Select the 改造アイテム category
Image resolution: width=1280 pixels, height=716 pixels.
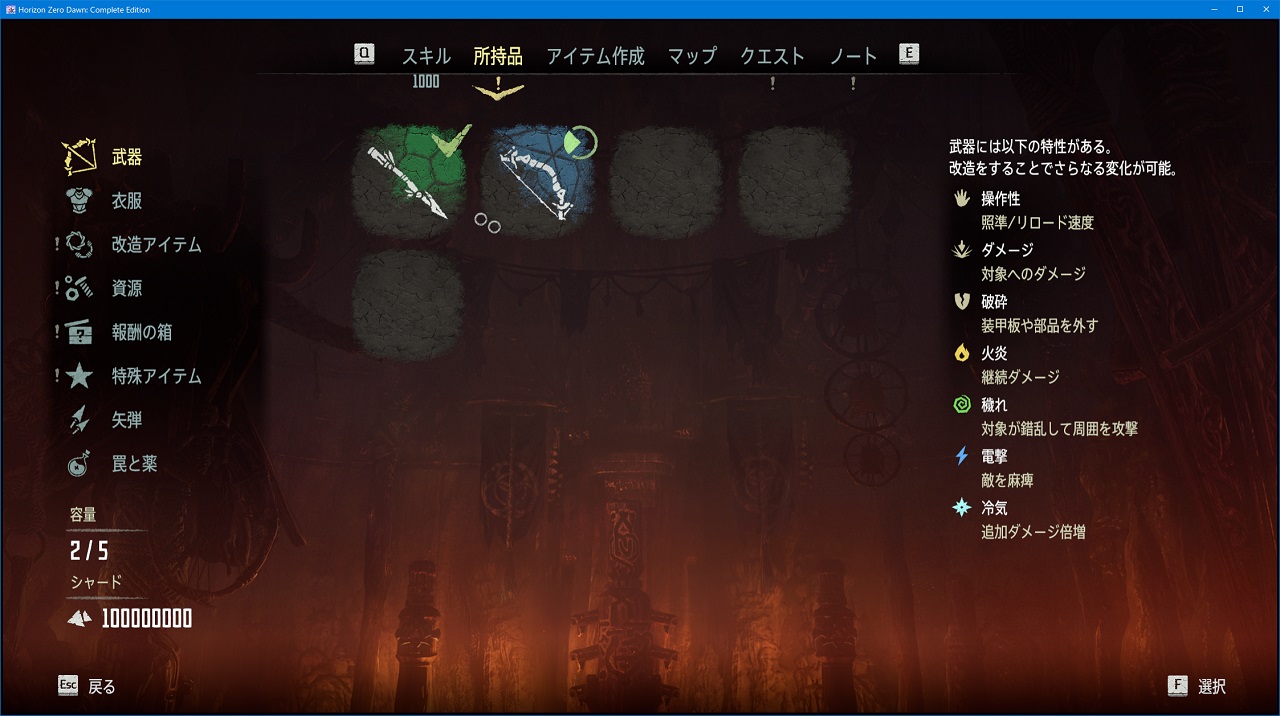click(x=156, y=245)
